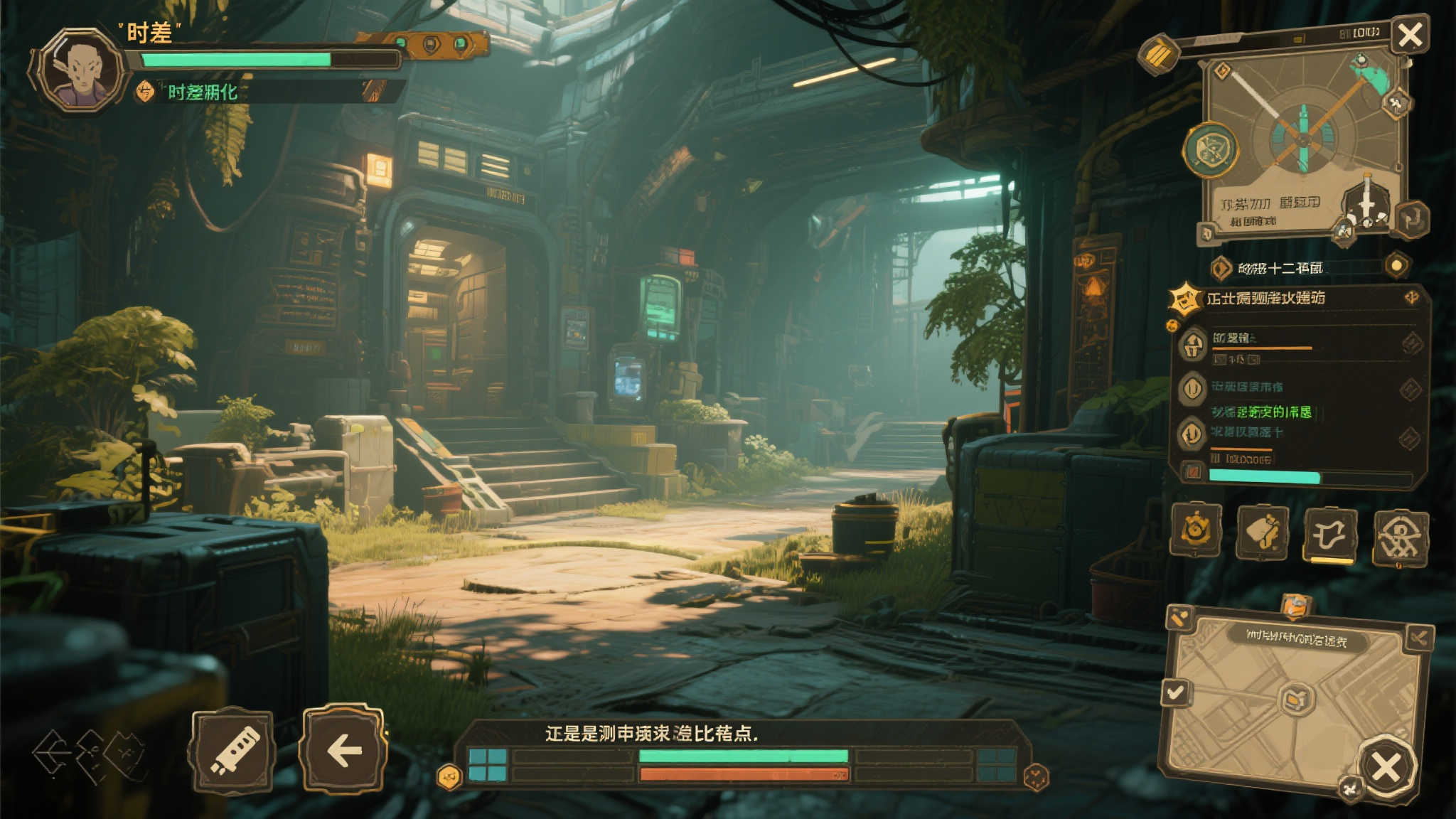The width and height of the screenshot is (1456, 819).
Task: Open the yellow striped hexagon menu icon
Action: (1159, 53)
